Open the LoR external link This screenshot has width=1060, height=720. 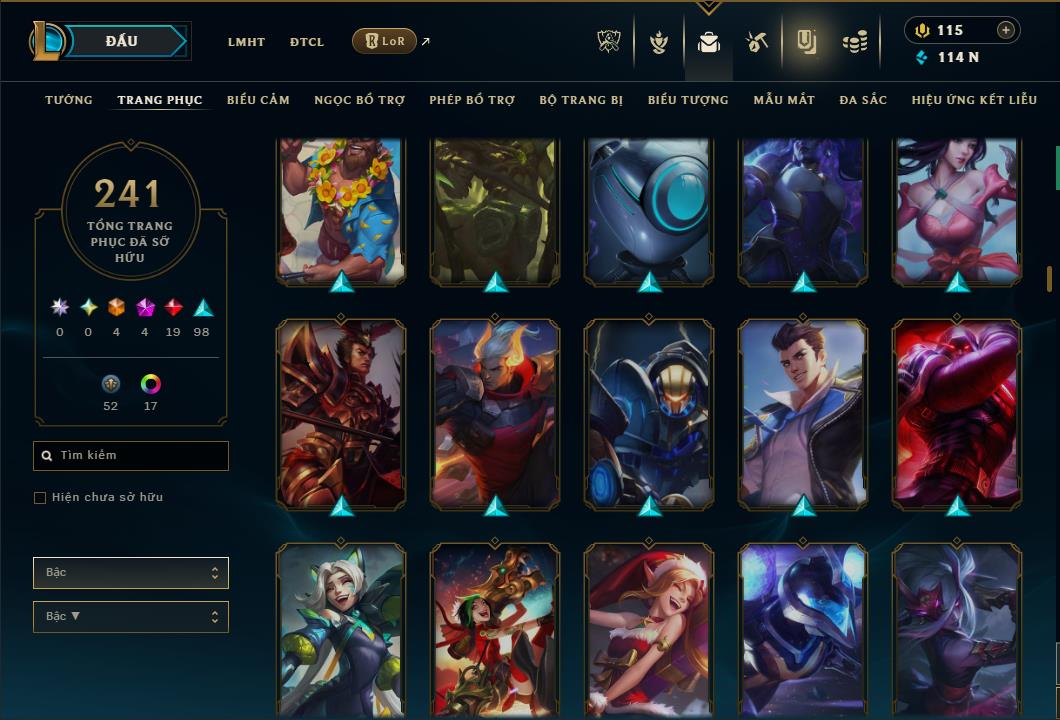[x=385, y=41]
